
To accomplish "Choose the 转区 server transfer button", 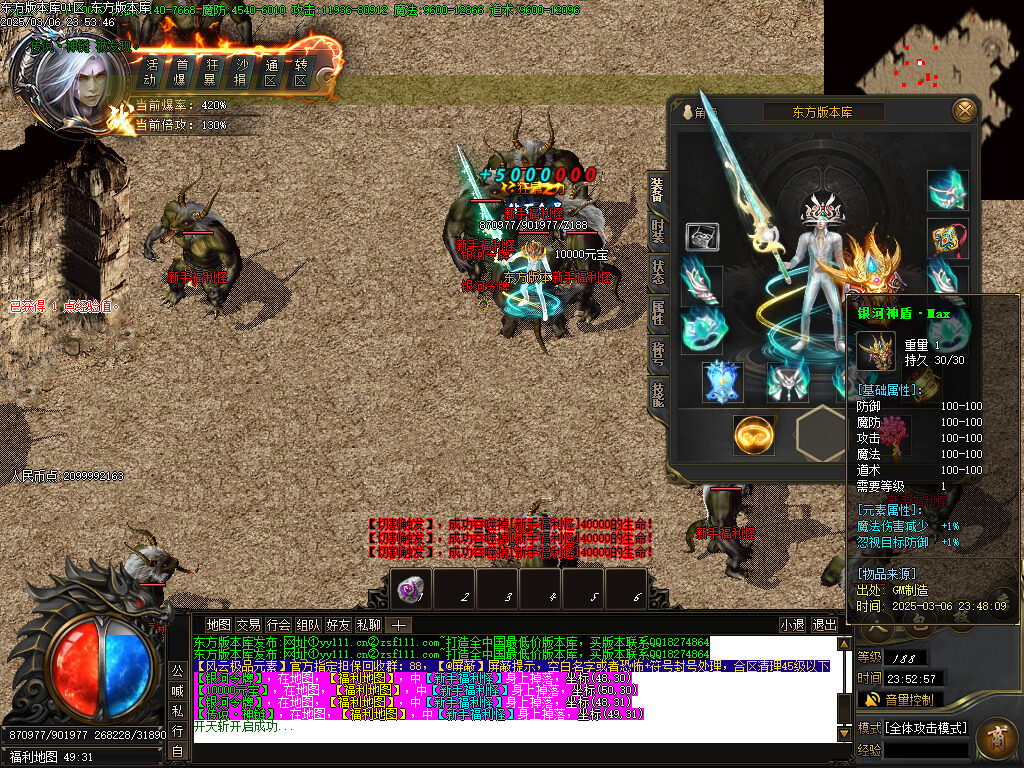I will (x=300, y=72).
